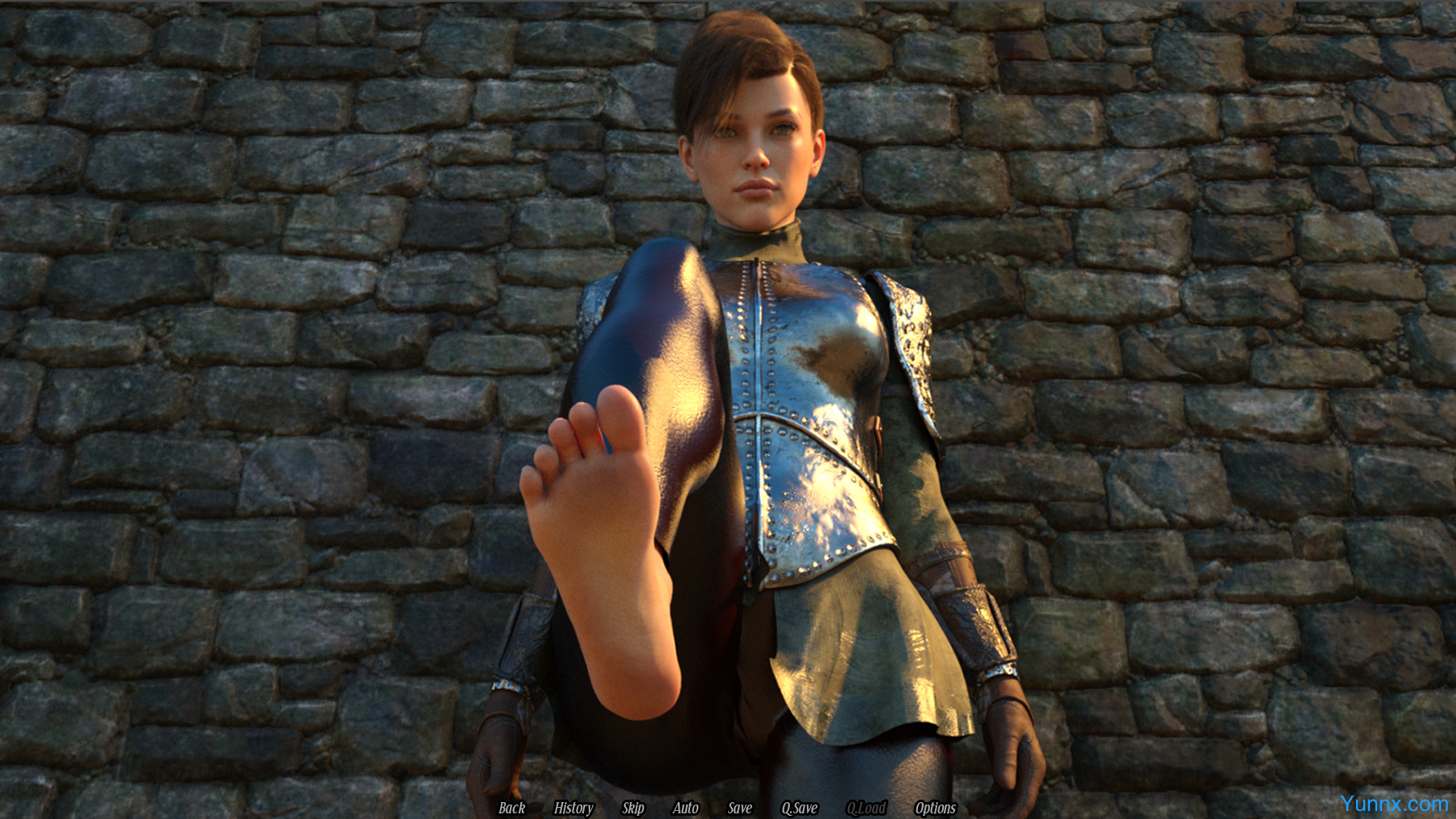Click Q.Save to quick save
The image size is (1456, 819).
coord(799,808)
